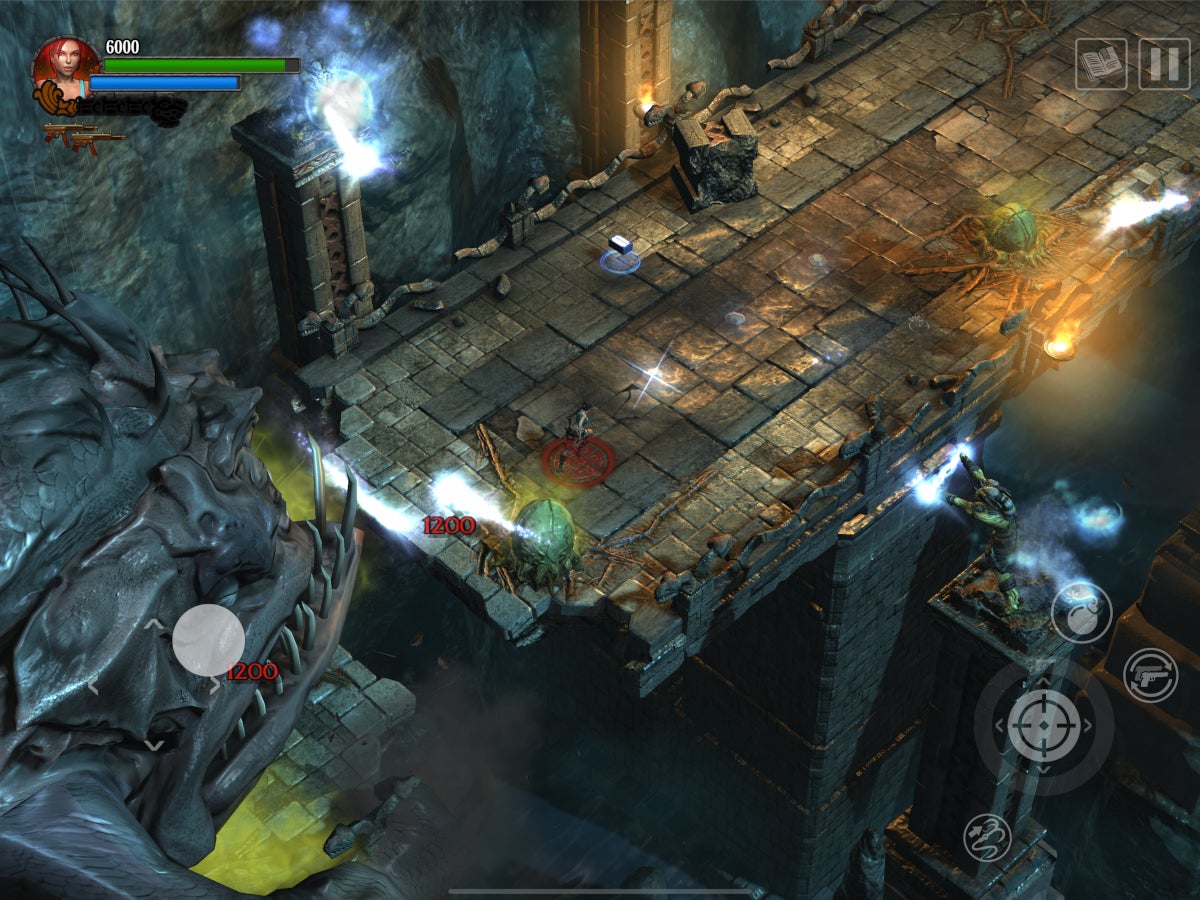Image resolution: width=1200 pixels, height=900 pixels.
Task: Tap the crosshair fire button
Action: pos(1043,725)
